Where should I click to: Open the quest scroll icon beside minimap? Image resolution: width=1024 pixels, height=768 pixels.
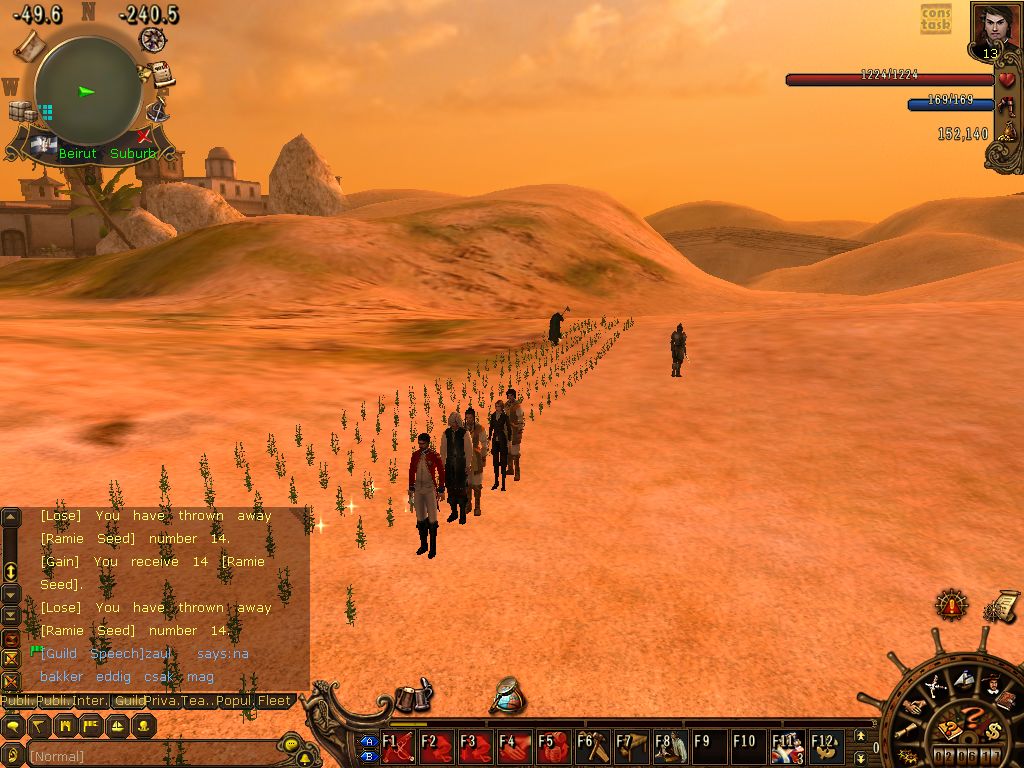pos(160,74)
